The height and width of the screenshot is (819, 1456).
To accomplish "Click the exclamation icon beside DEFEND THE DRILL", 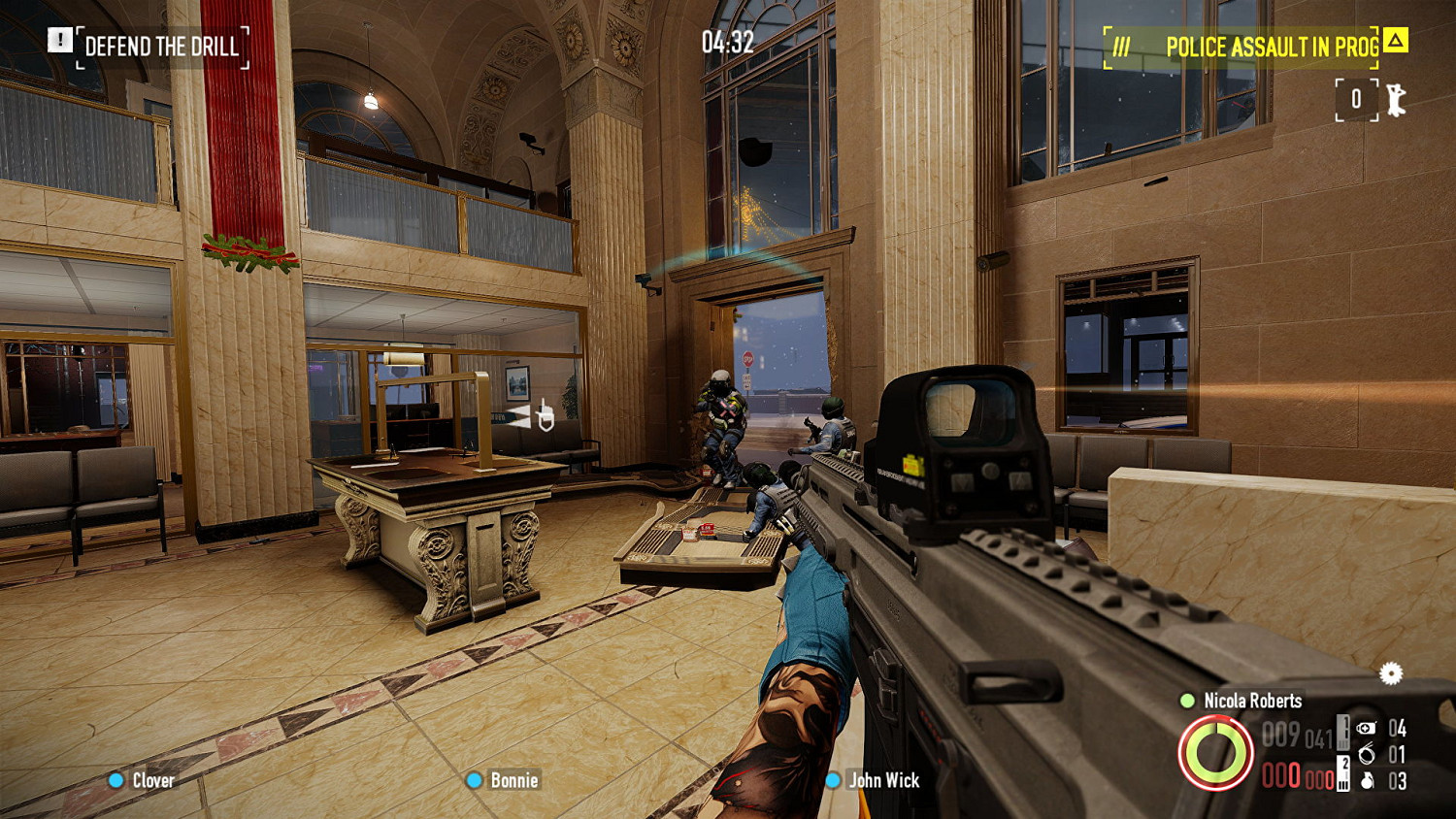I will pyautogui.click(x=61, y=42).
